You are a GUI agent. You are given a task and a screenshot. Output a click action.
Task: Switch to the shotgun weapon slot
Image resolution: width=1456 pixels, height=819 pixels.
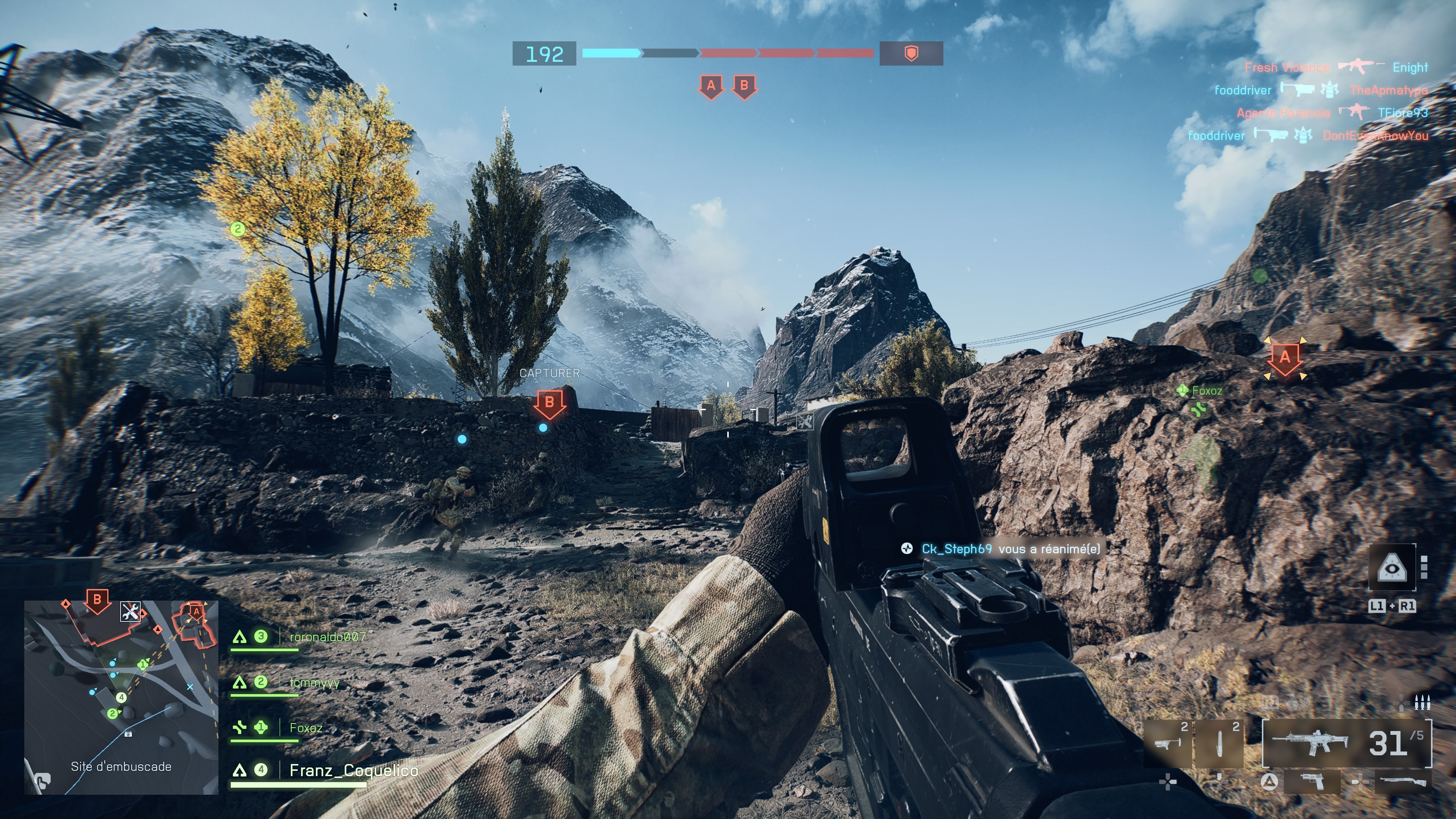click(1404, 782)
